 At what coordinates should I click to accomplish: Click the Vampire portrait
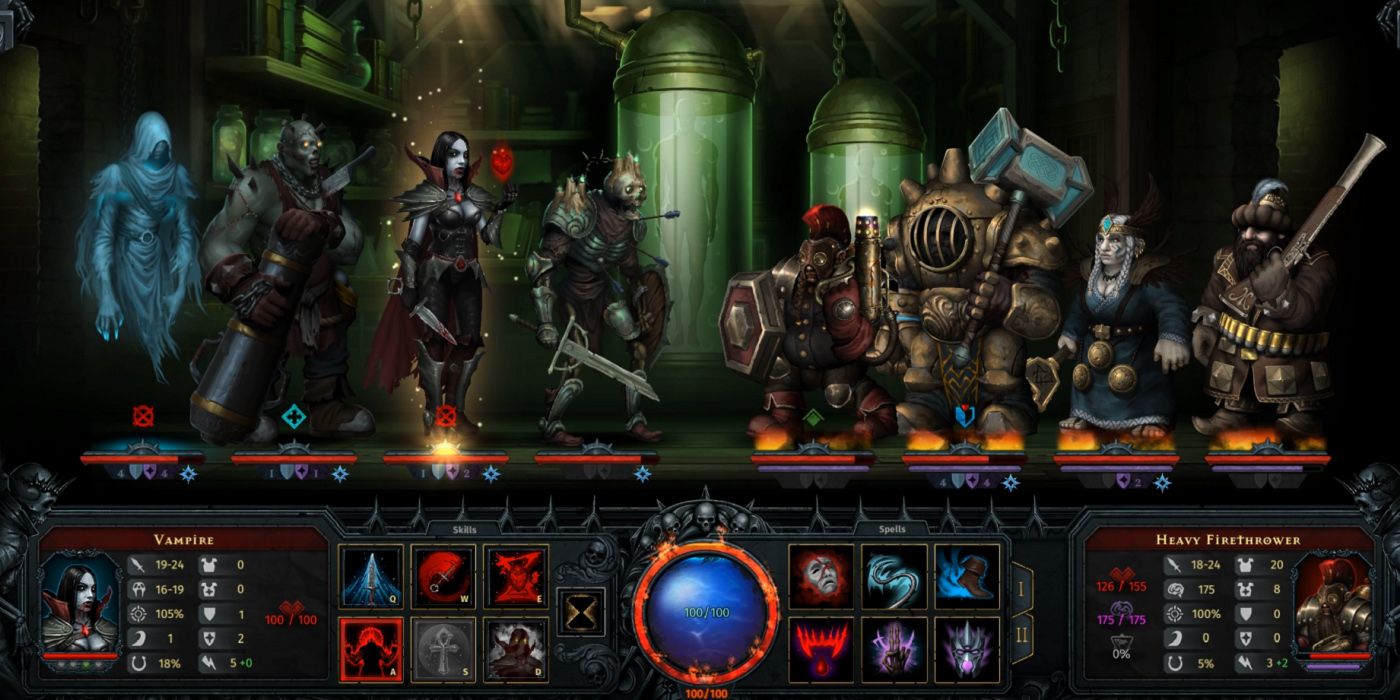(77, 603)
